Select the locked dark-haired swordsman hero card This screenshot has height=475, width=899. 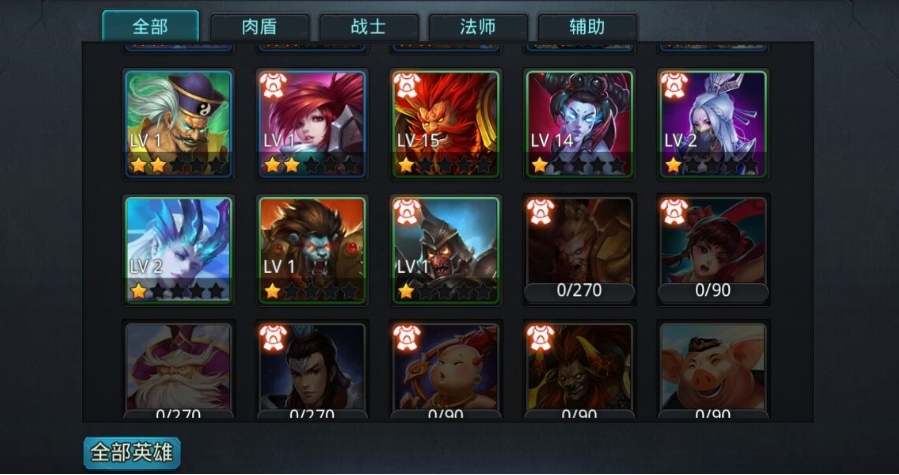click(313, 368)
